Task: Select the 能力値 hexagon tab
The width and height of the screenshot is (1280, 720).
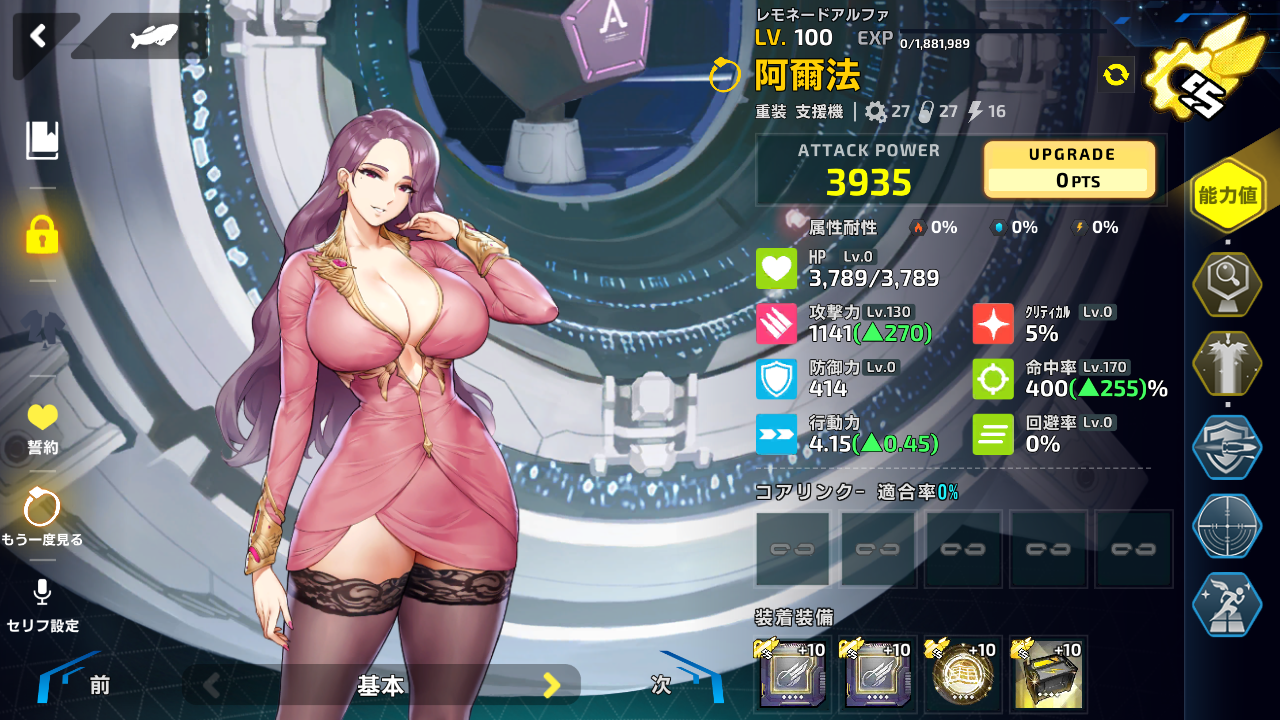Action: coord(1227,195)
